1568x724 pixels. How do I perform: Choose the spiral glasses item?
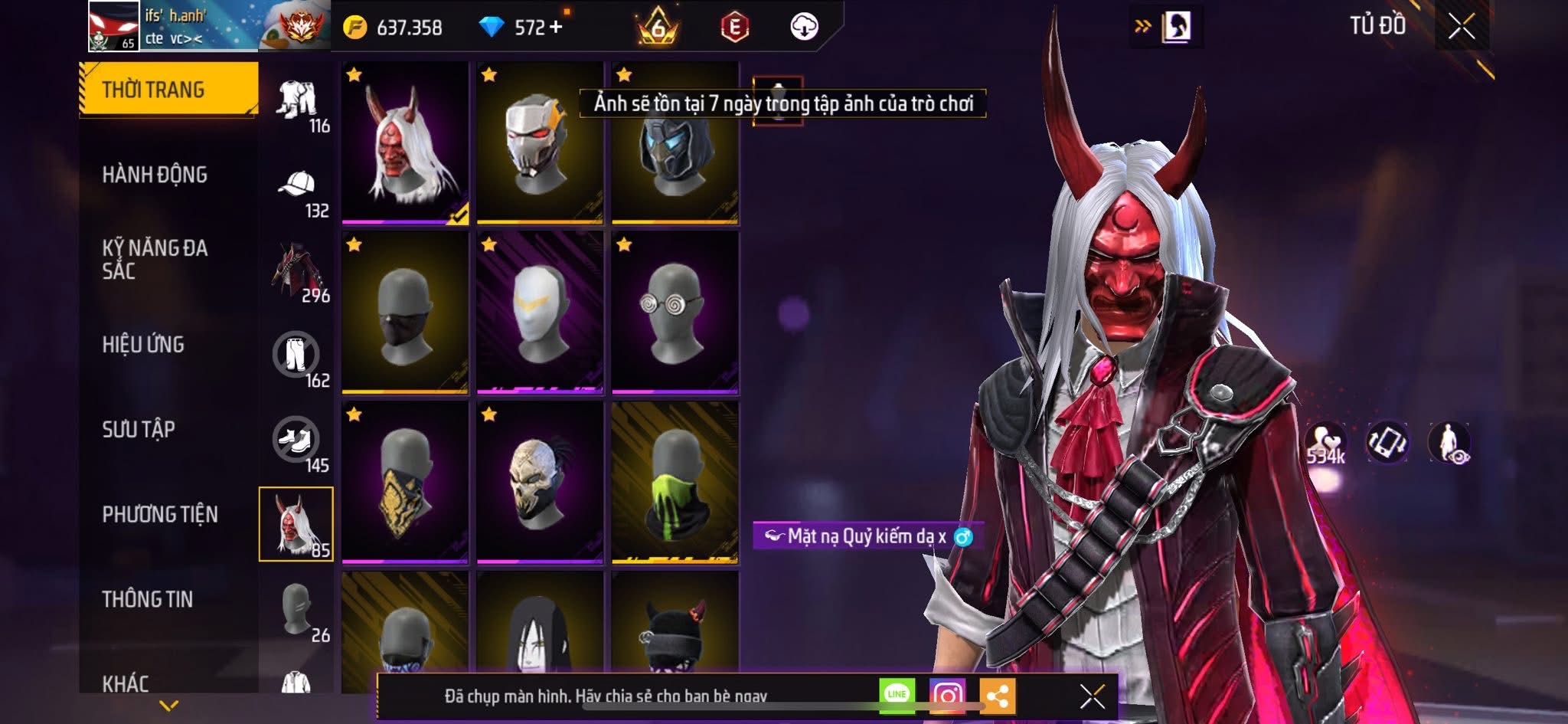click(x=675, y=313)
